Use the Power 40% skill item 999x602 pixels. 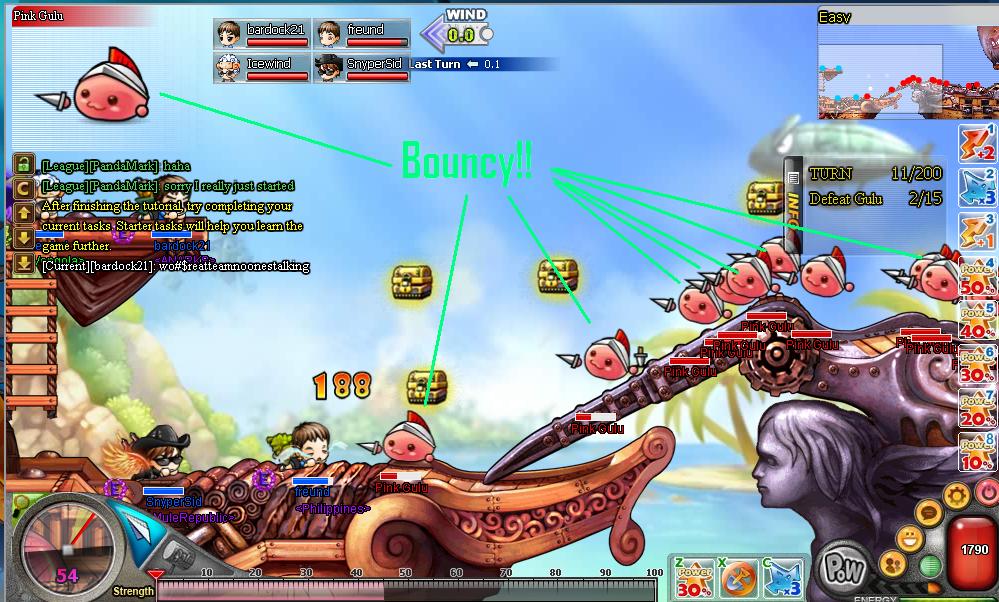pyautogui.click(x=976, y=320)
